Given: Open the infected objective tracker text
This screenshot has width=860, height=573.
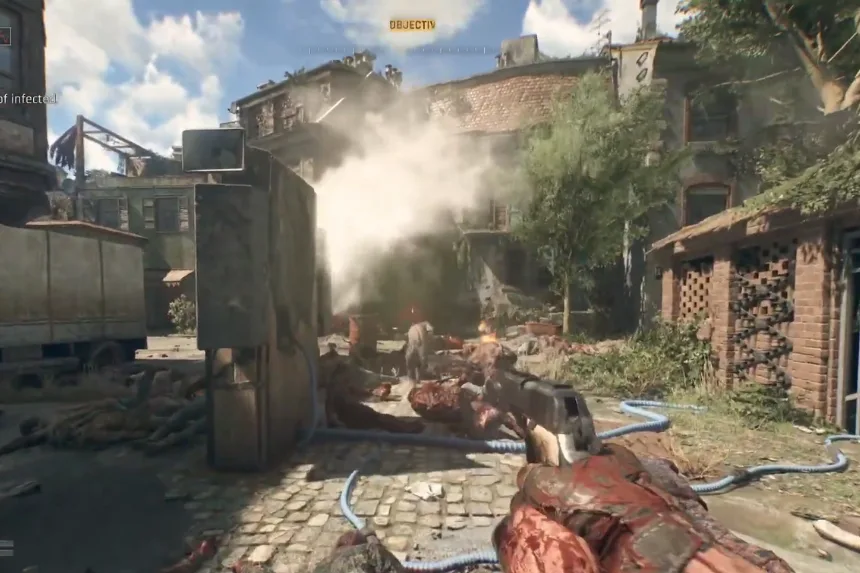Looking at the screenshot, I should click(28, 98).
